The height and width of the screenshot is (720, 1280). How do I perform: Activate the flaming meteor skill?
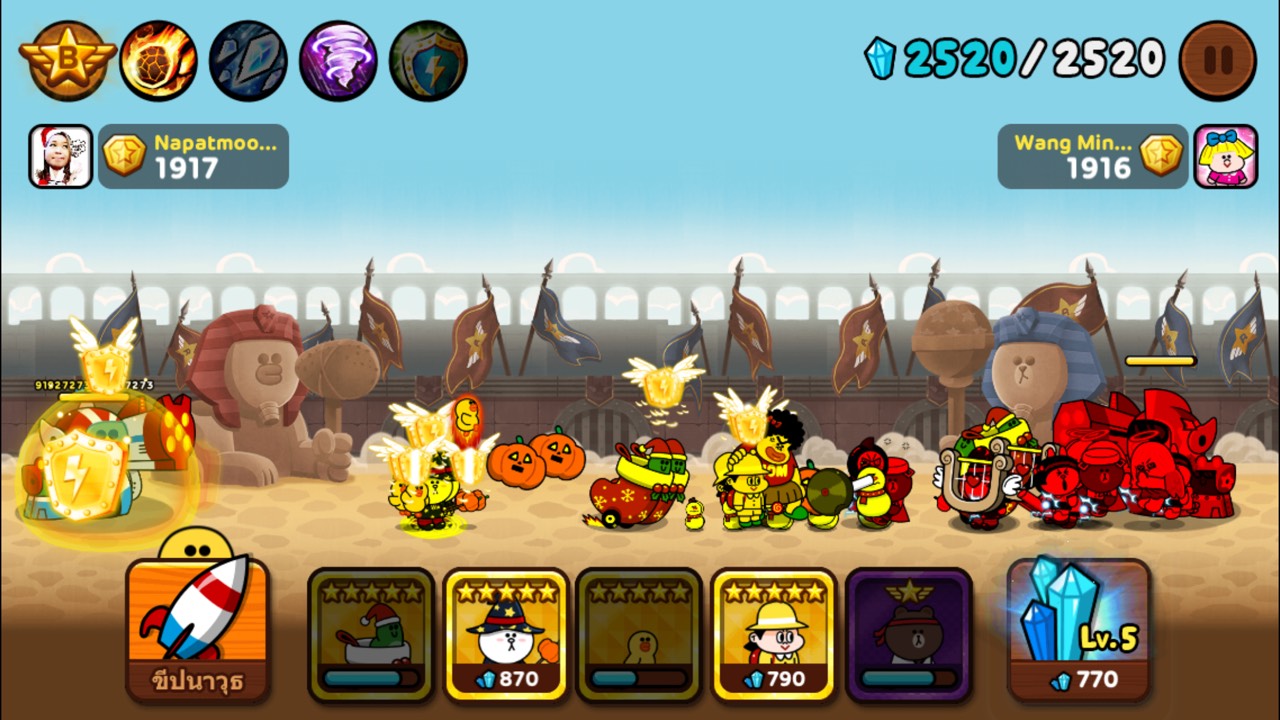point(158,61)
